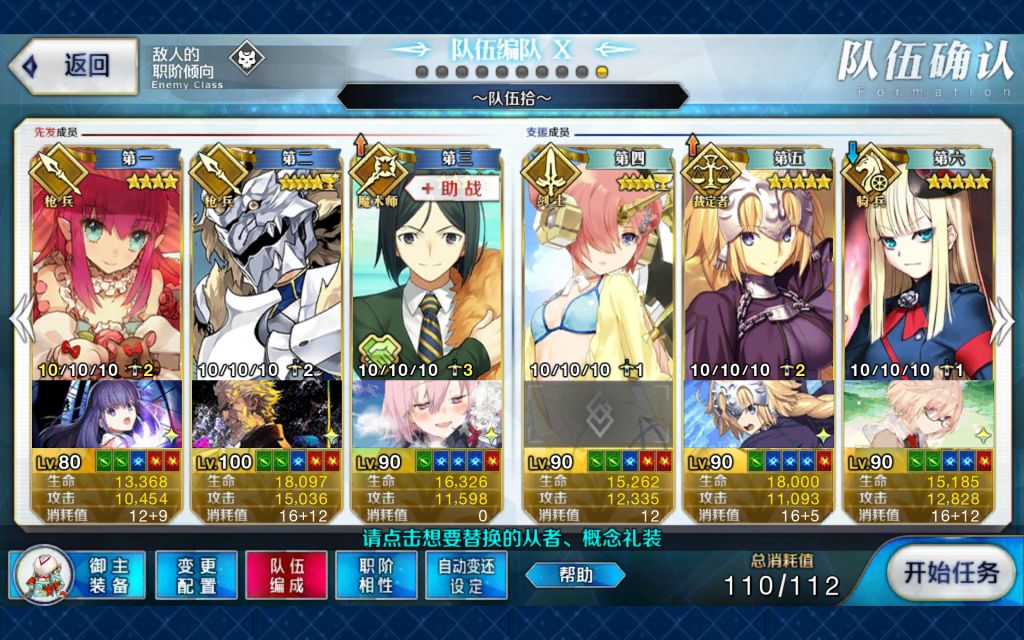Show class affinity 职阶相性
This screenshot has height=640, width=1024.
click(x=376, y=575)
